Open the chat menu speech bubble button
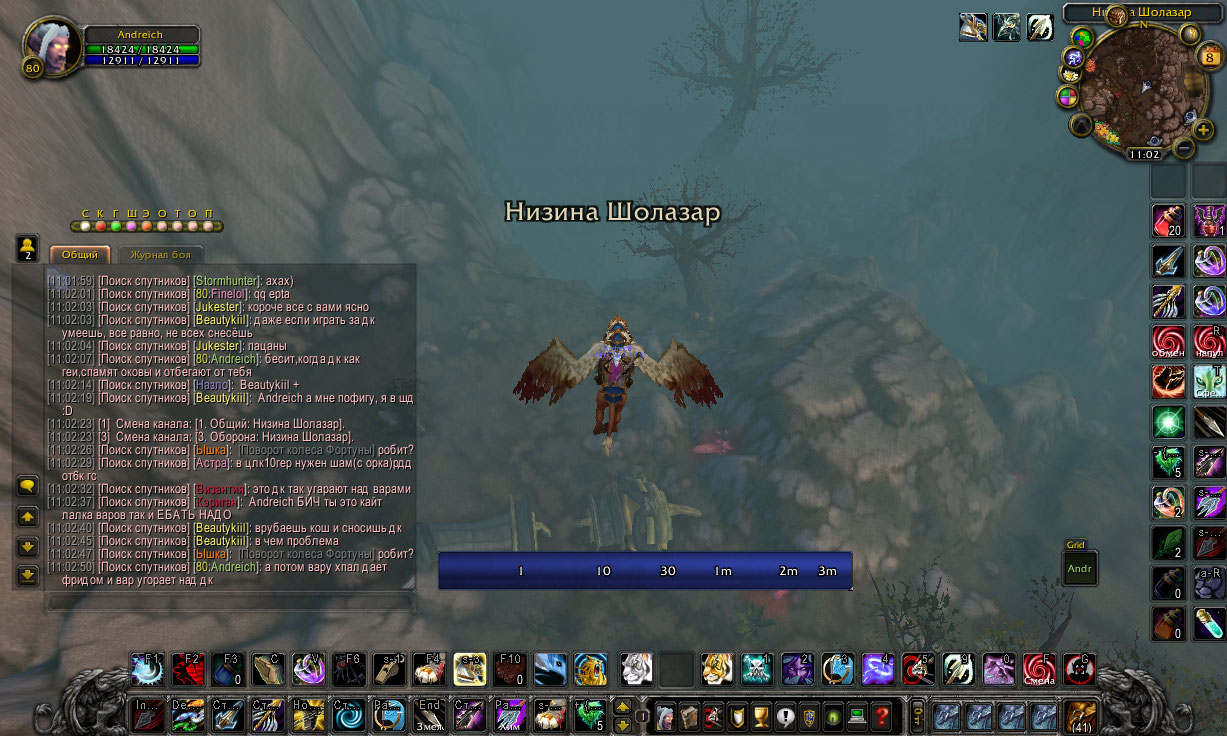The image size is (1227, 736). [28, 487]
